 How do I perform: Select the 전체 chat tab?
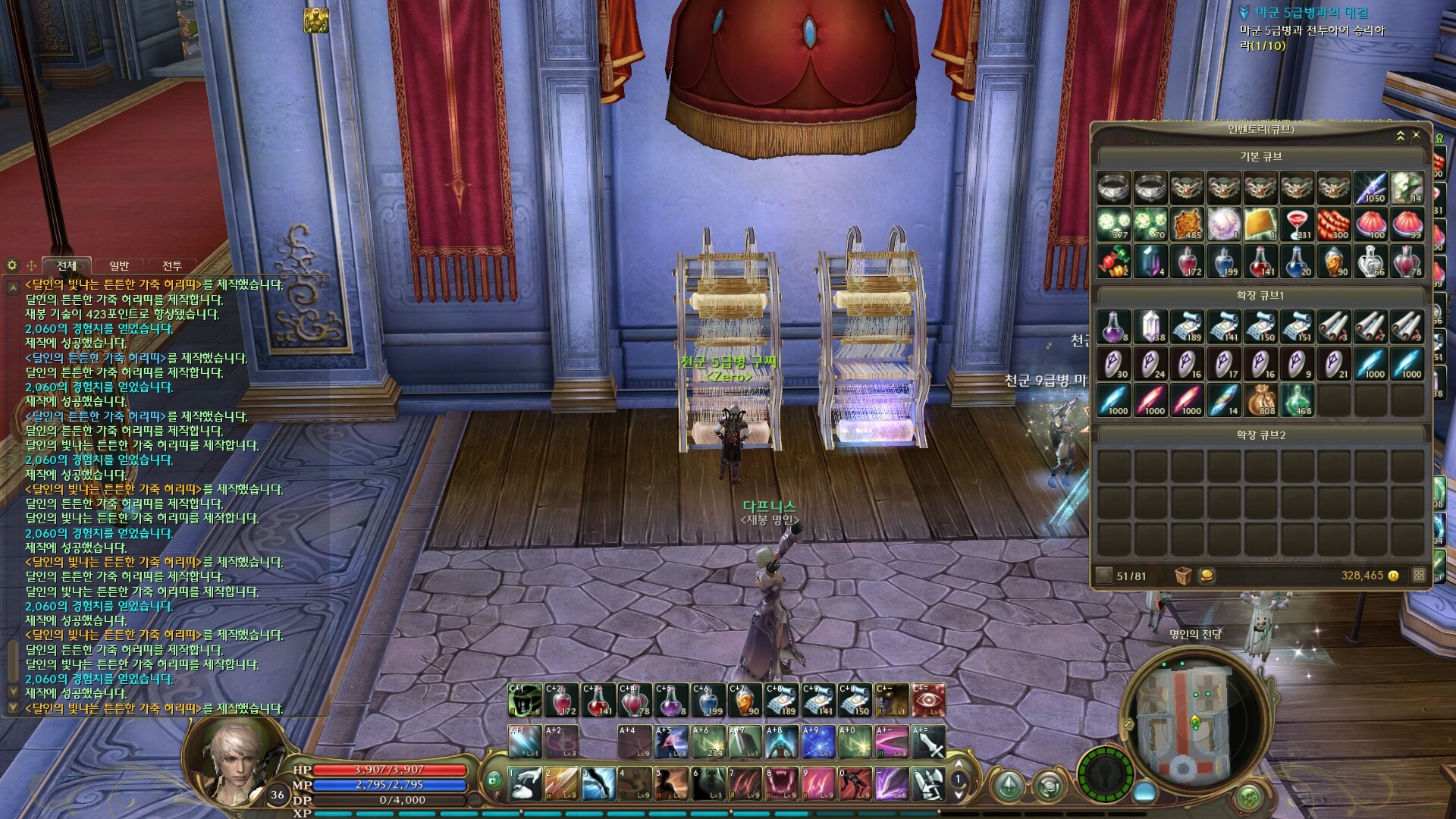click(67, 265)
